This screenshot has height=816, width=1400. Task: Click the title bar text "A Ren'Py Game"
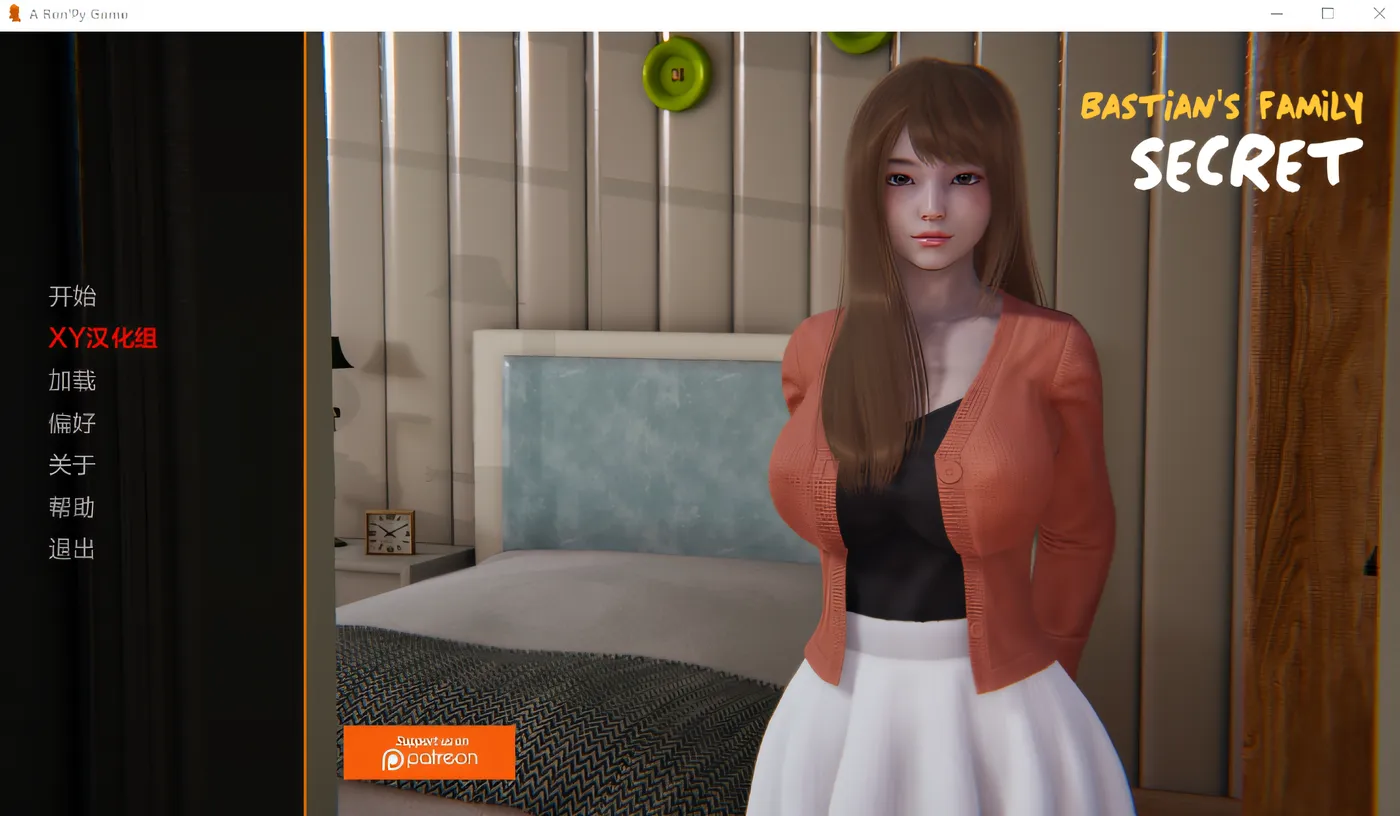pos(78,13)
